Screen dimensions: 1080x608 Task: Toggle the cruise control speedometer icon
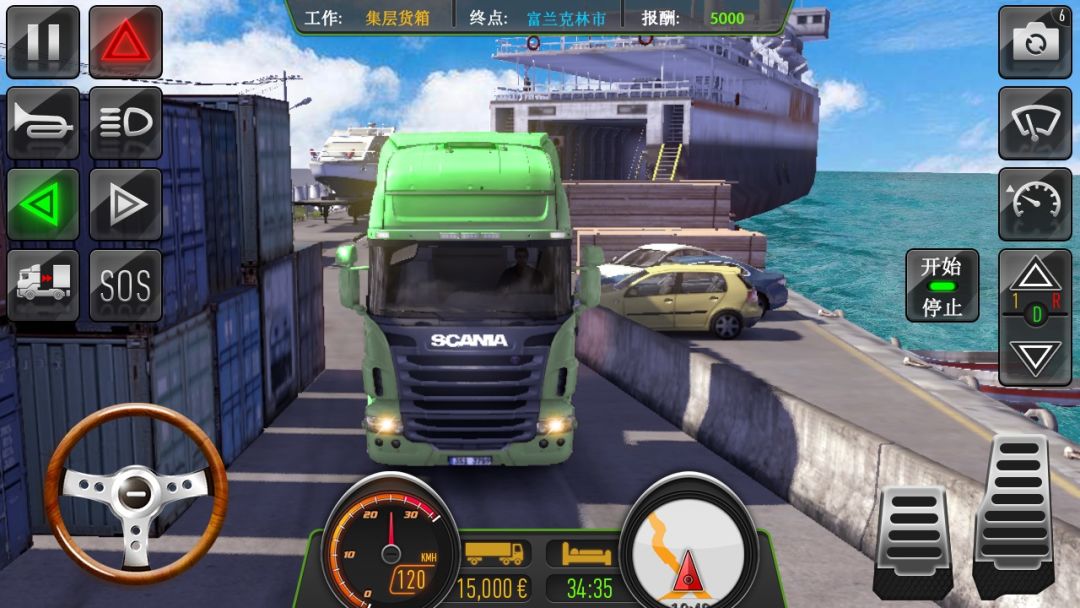tap(1034, 204)
